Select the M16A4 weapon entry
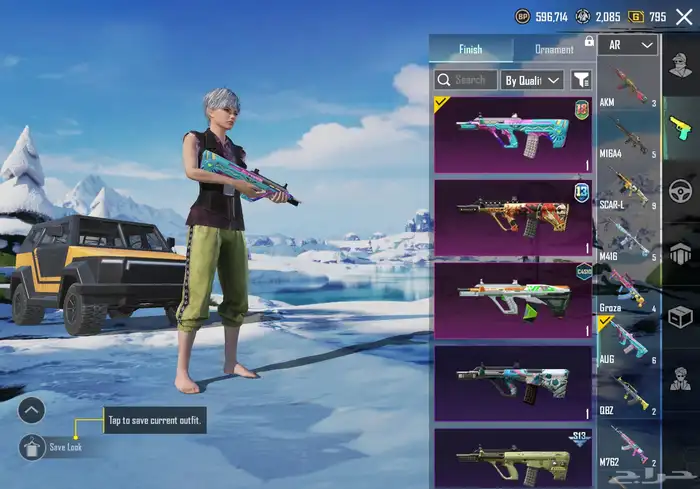 tap(629, 137)
